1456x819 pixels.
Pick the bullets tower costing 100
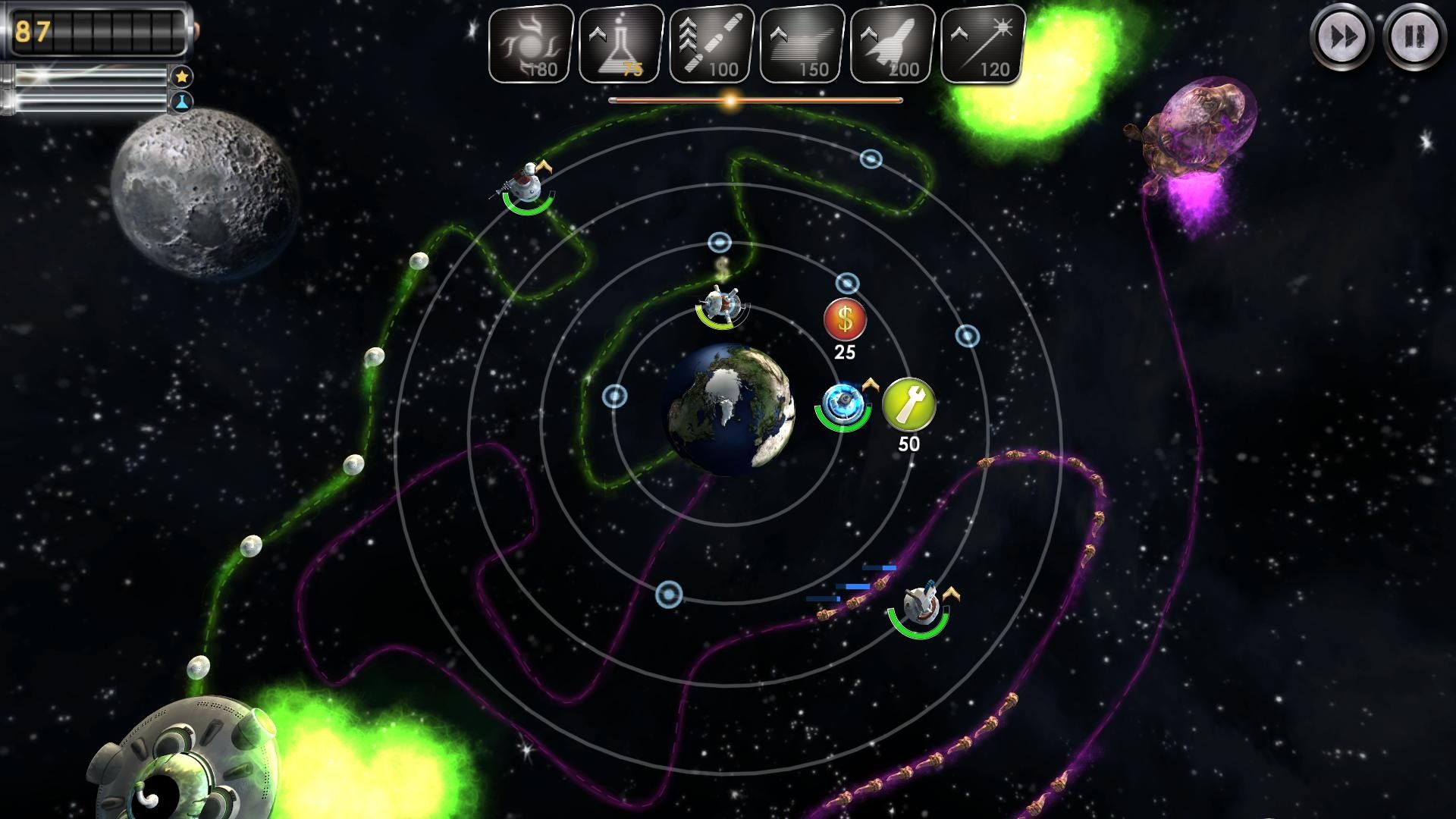pyautogui.click(x=711, y=44)
